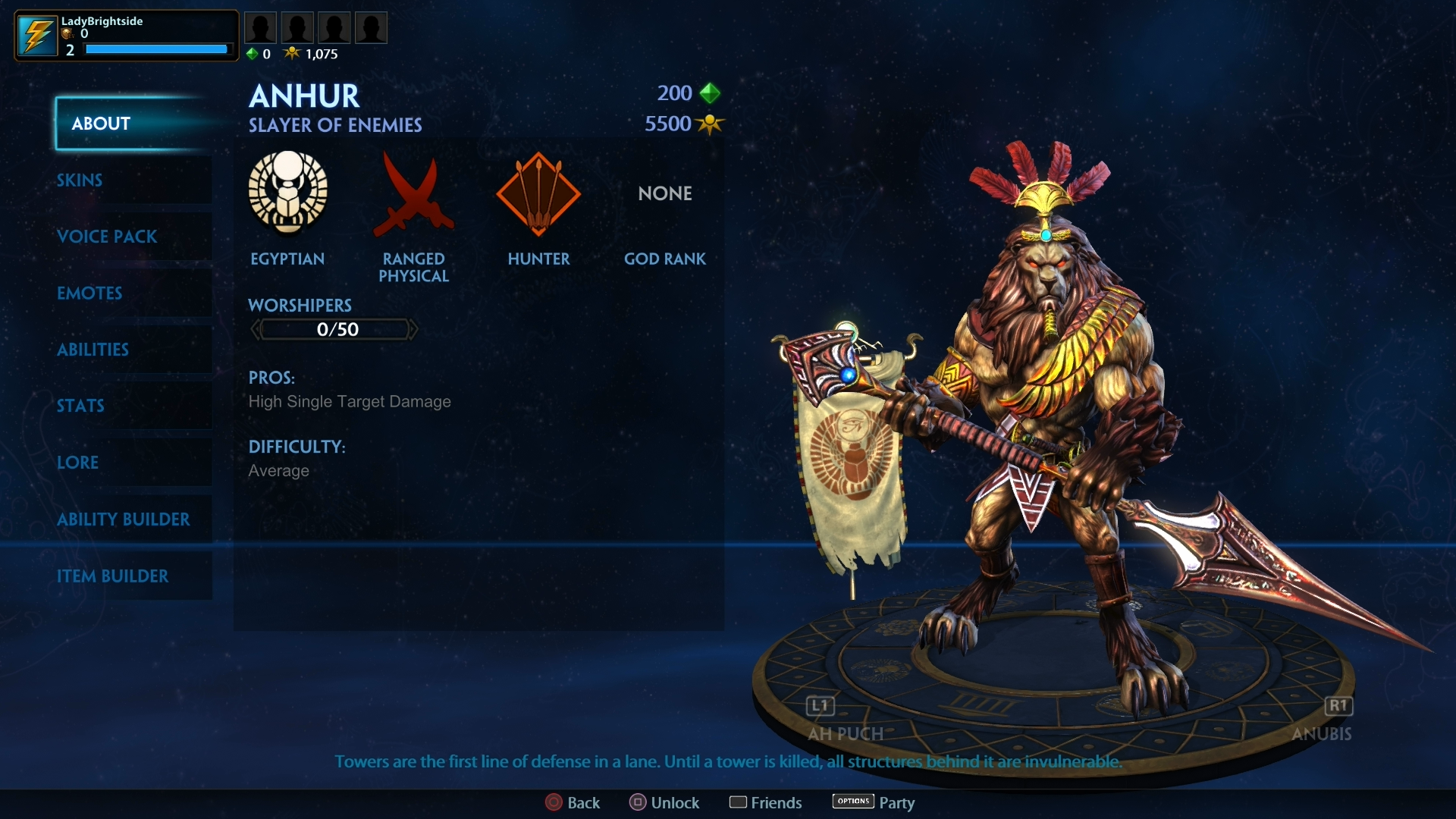Select the Hunter role icon
This screenshot has width=1456, height=819.
[x=538, y=194]
